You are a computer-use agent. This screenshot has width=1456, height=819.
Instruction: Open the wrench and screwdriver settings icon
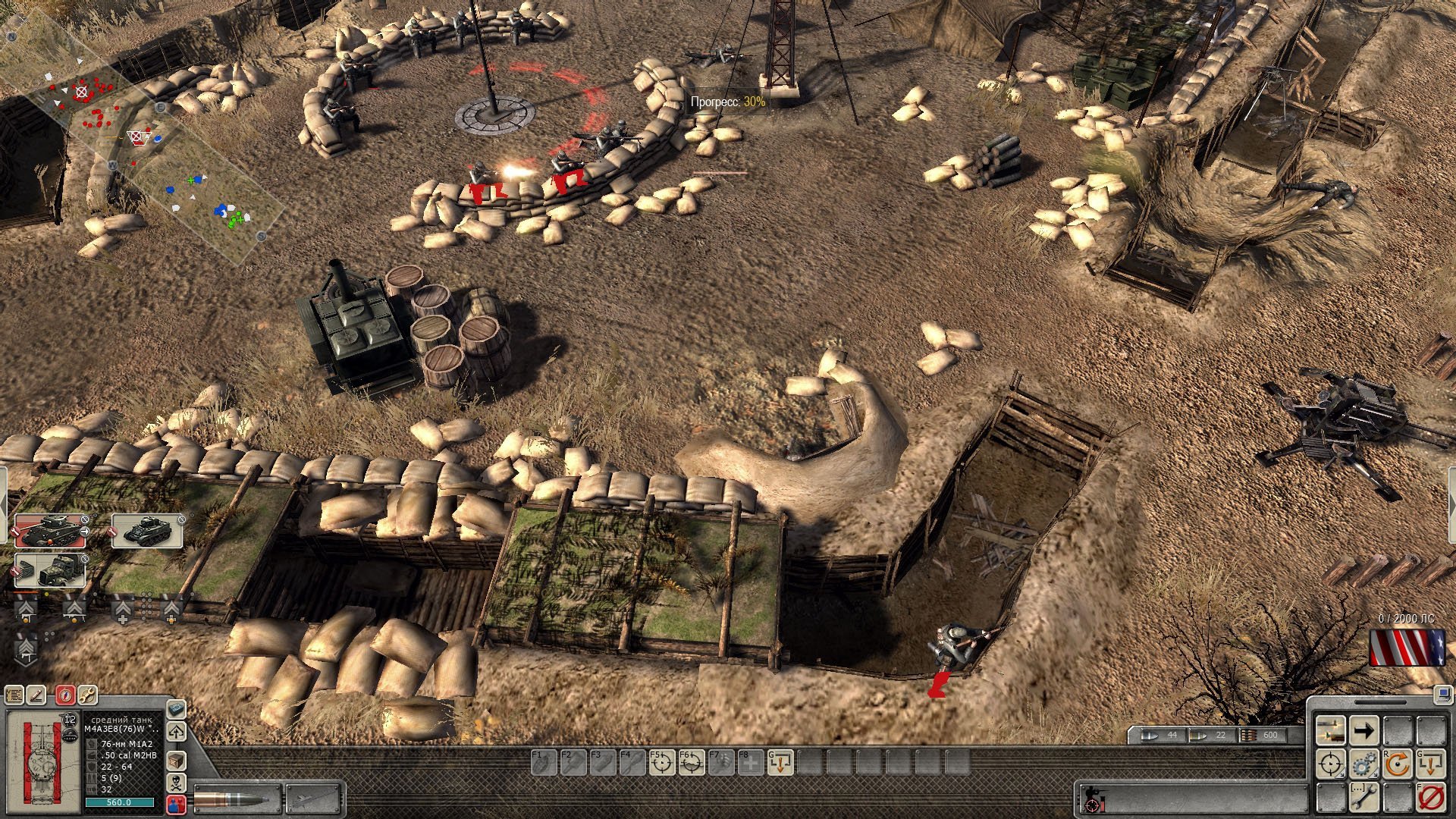(x=87, y=694)
